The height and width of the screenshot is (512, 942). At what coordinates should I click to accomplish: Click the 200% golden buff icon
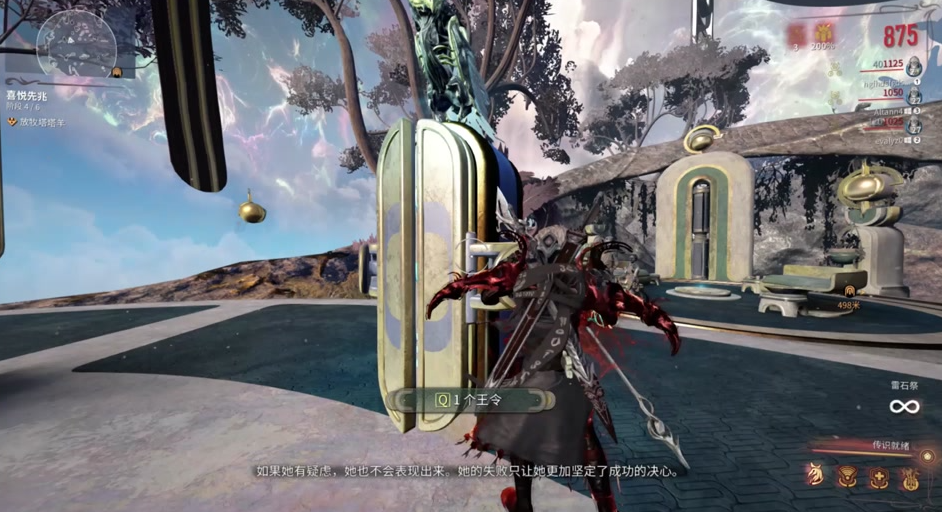point(823,33)
